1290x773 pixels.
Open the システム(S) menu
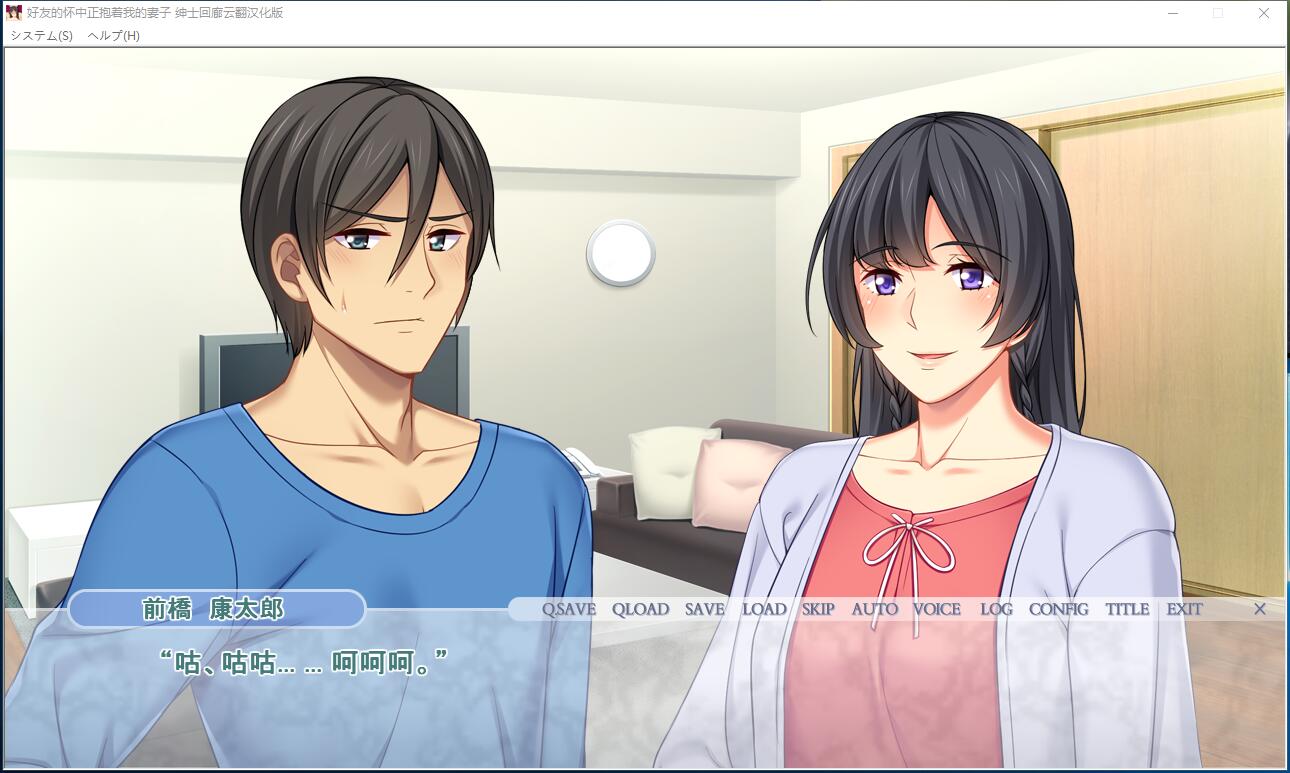41,35
